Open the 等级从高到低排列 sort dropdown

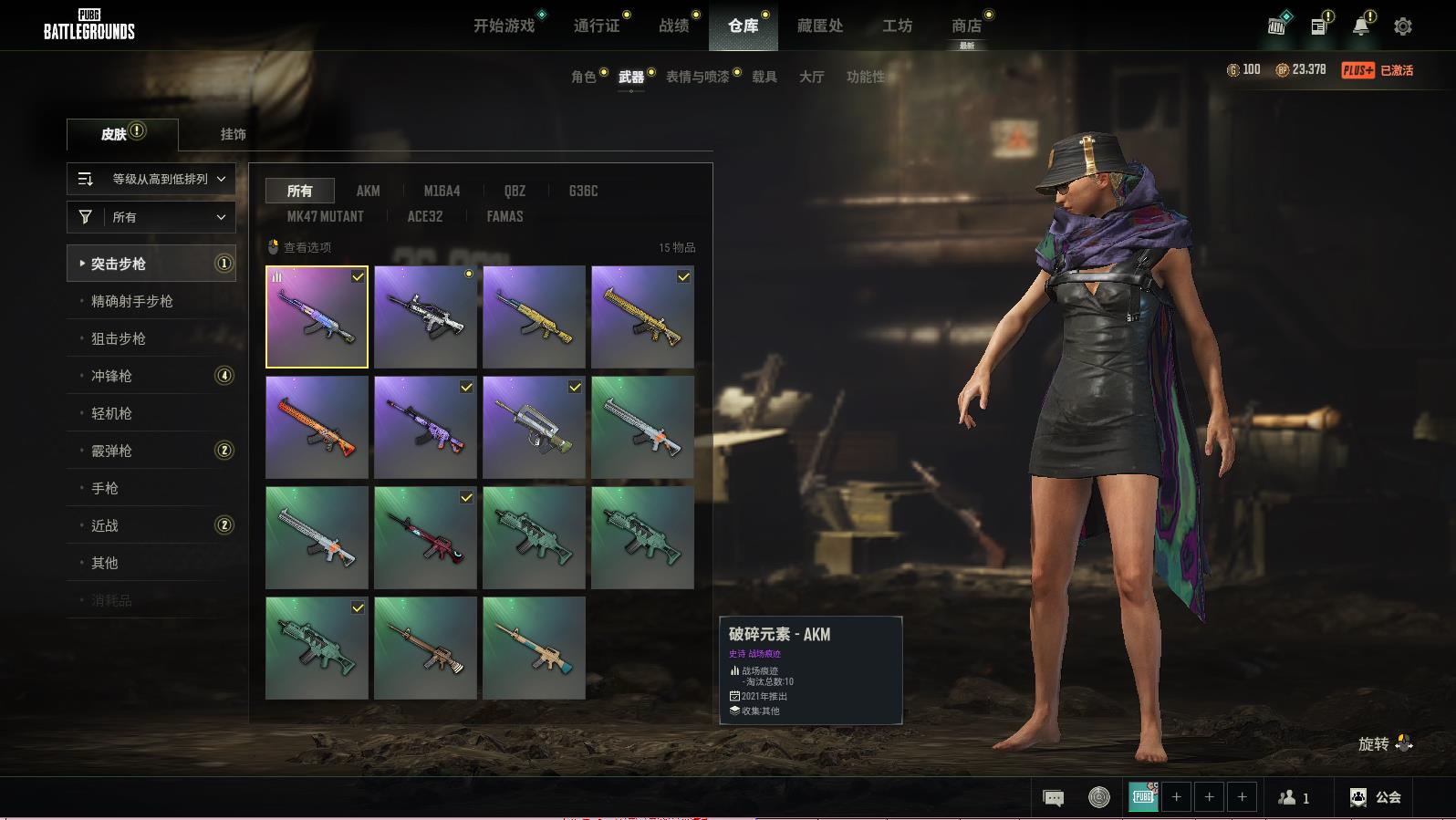tap(151, 179)
